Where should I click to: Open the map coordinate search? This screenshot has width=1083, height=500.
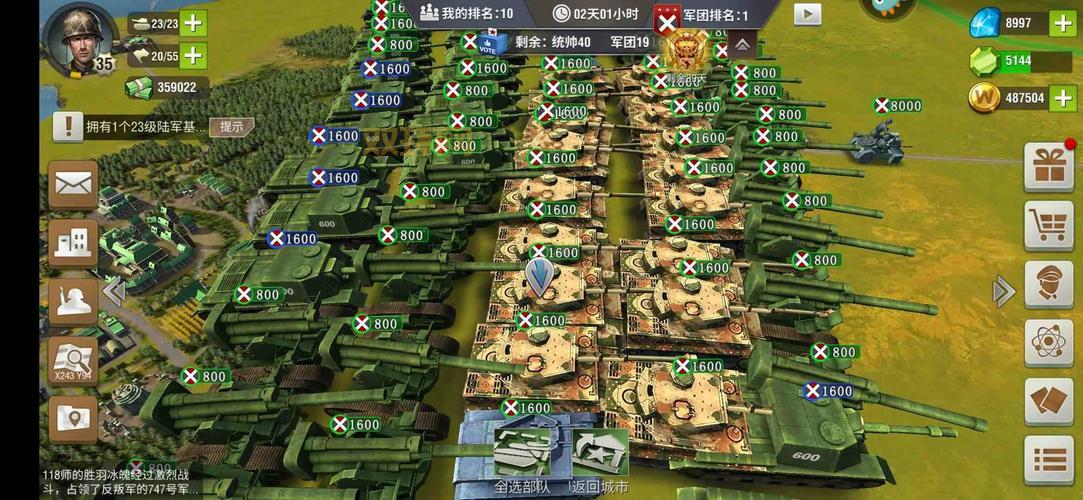pyautogui.click(x=74, y=360)
